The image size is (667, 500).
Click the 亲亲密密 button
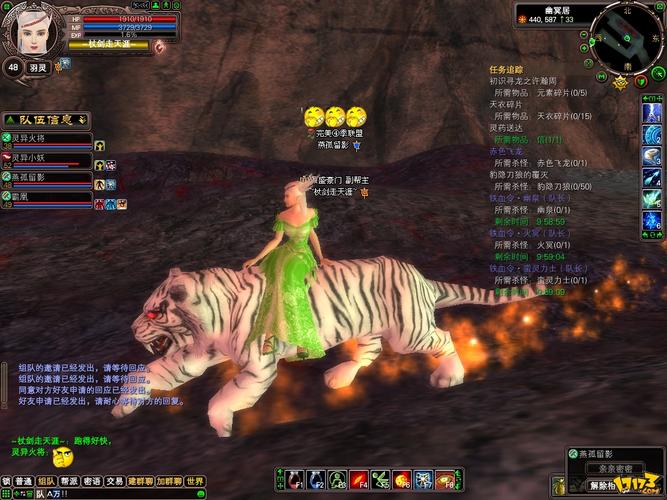click(601, 468)
